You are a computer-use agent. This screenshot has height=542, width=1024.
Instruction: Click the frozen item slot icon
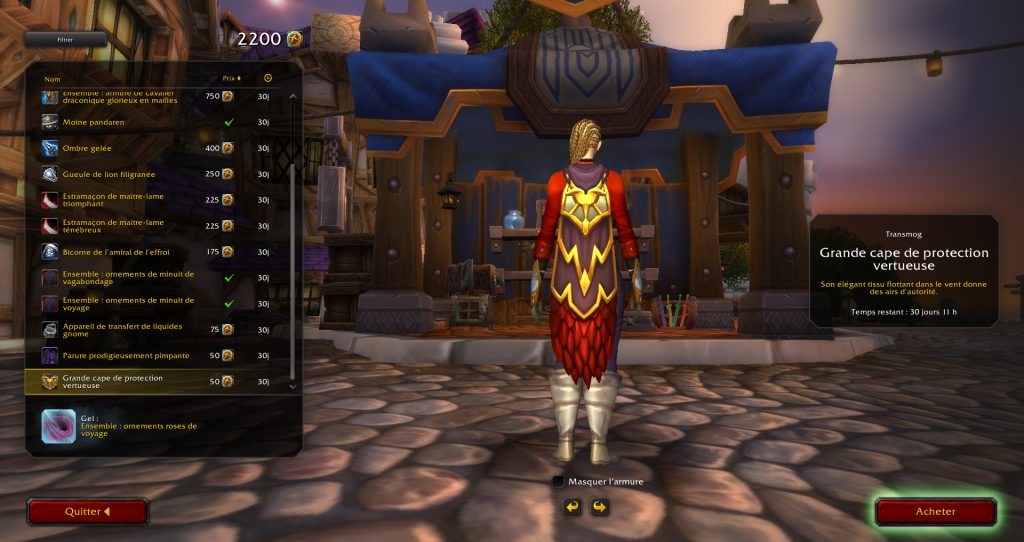[x=56, y=426]
